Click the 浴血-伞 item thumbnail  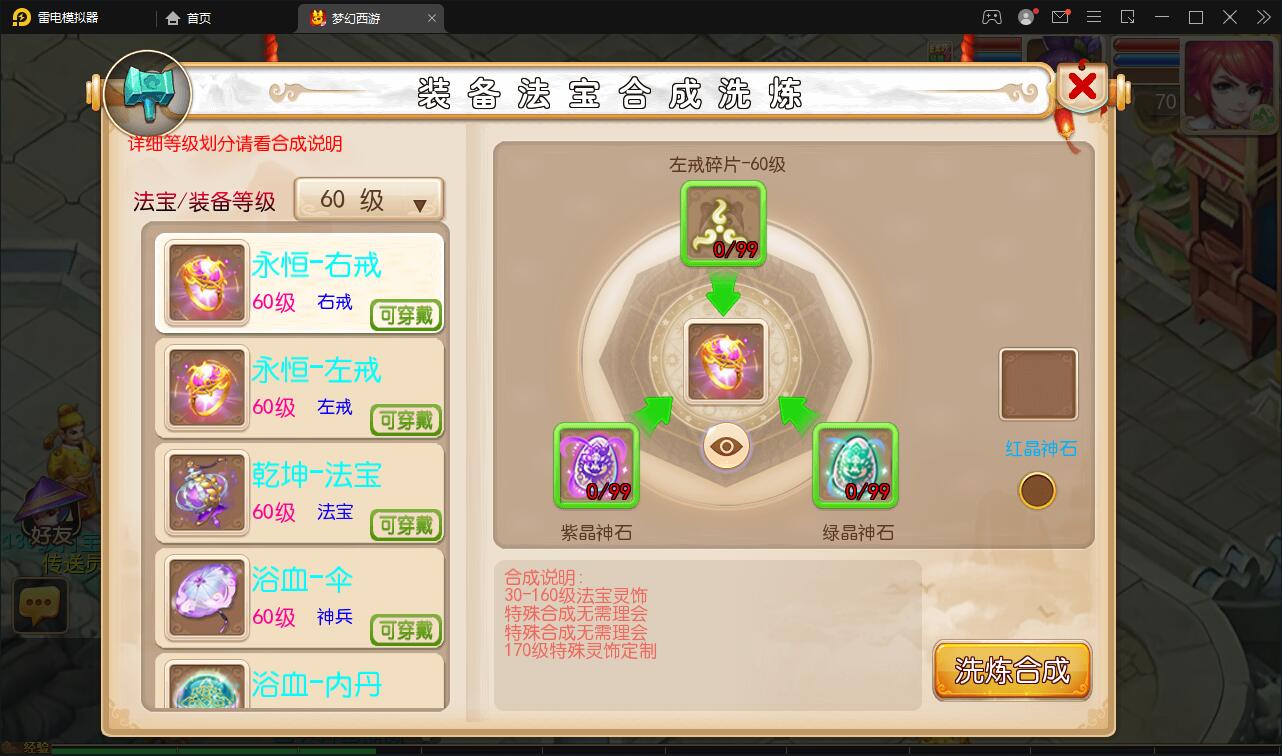tap(205, 598)
